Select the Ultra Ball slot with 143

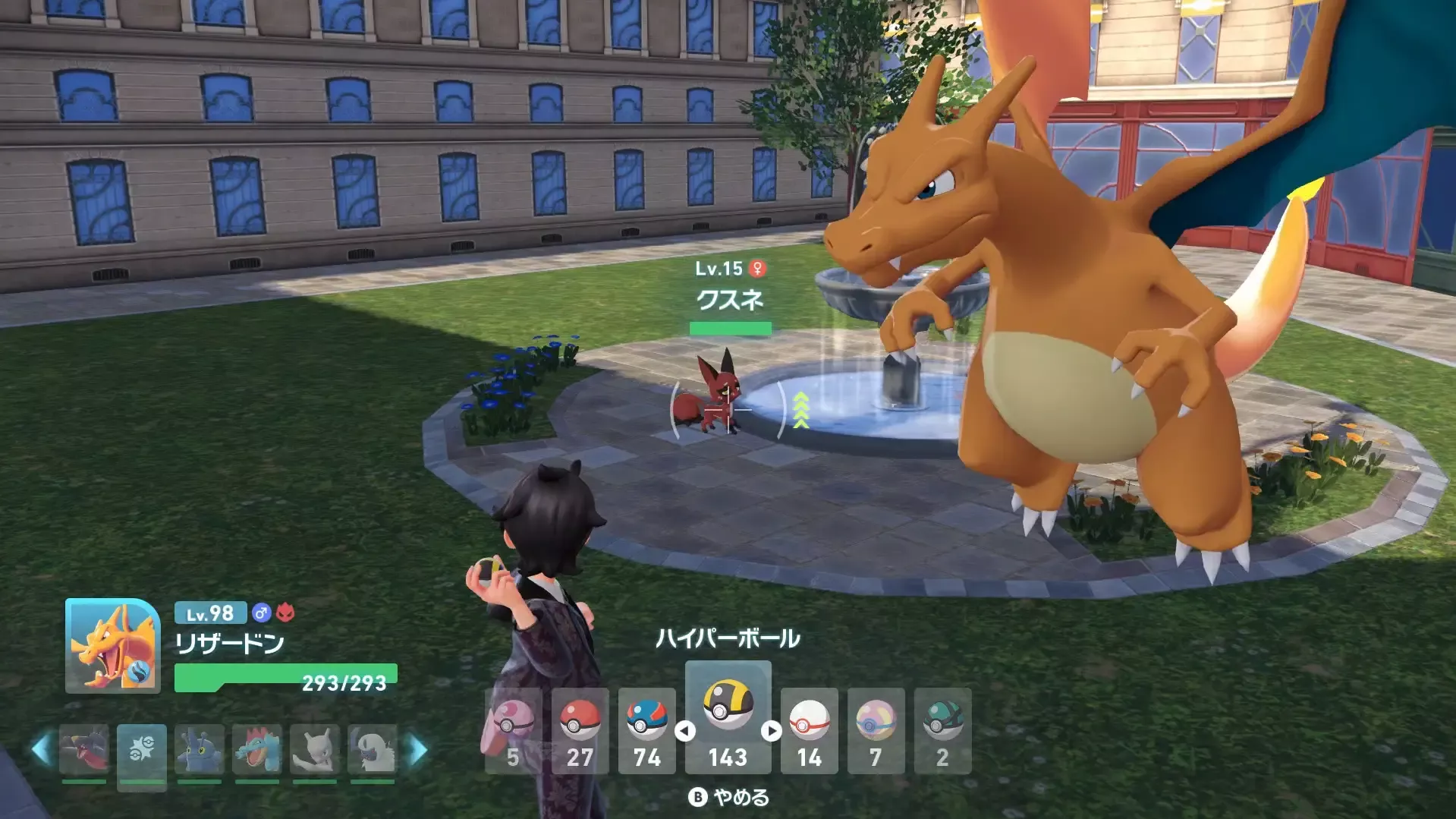tap(728, 716)
